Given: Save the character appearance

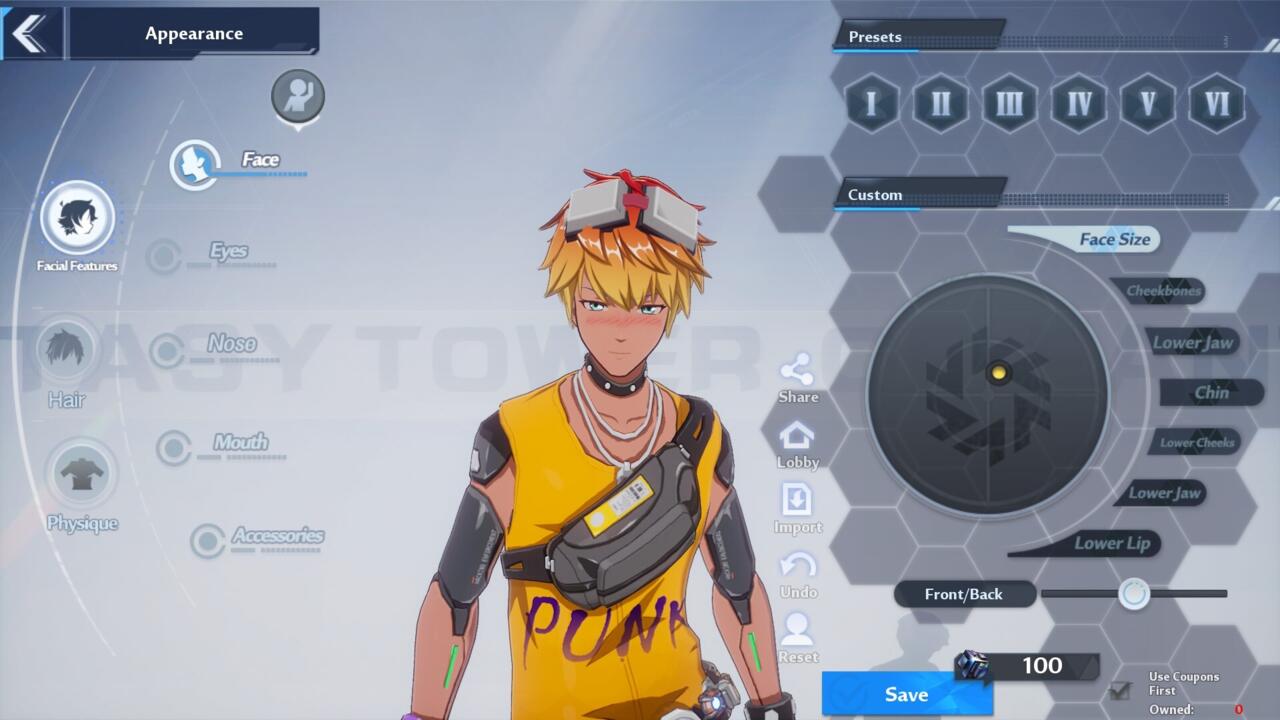Looking at the screenshot, I should click(x=906, y=695).
